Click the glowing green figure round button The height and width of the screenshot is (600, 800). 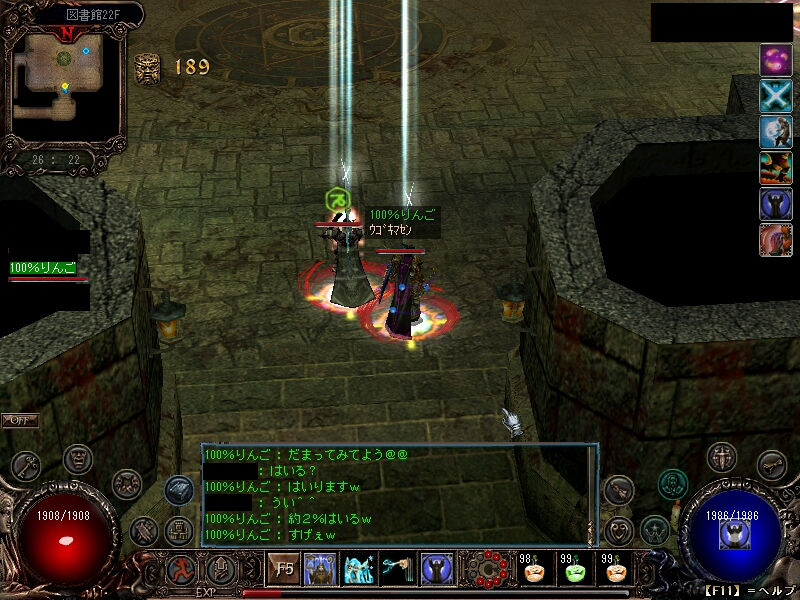[673, 484]
